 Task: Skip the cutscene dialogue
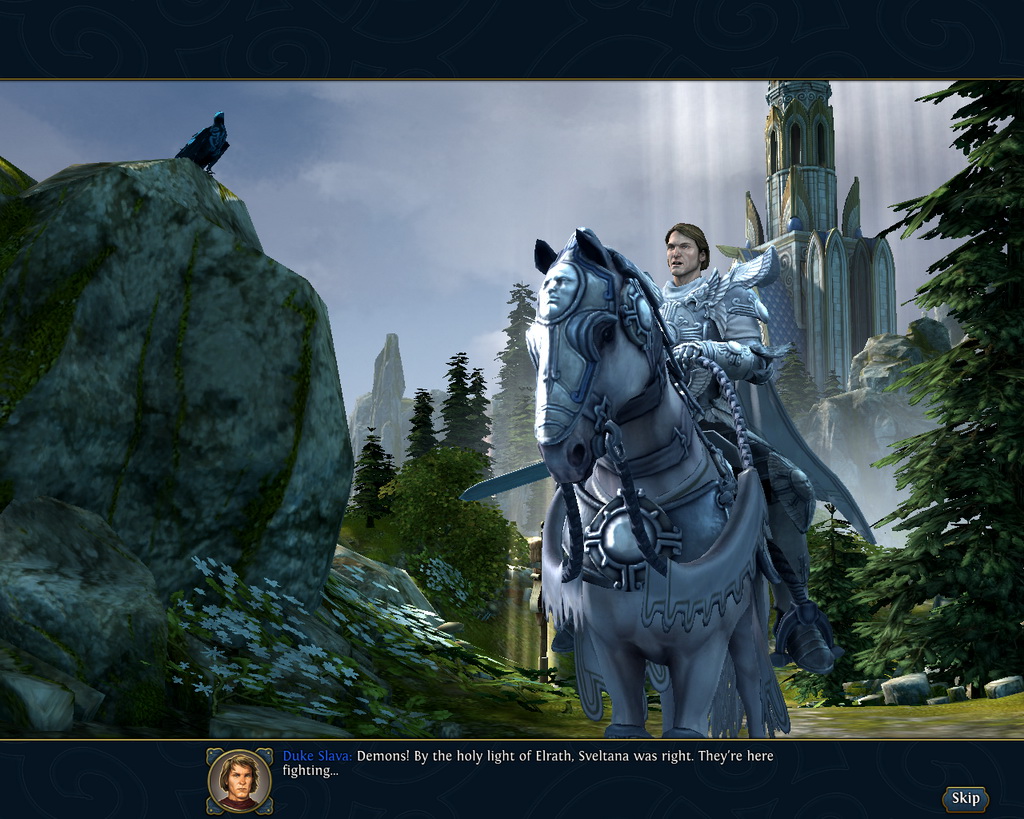tap(965, 798)
